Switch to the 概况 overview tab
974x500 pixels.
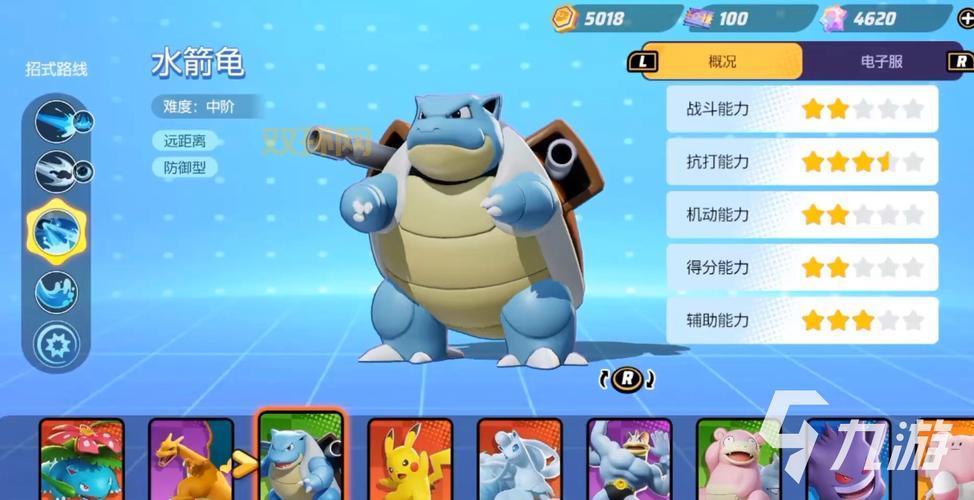click(722, 61)
